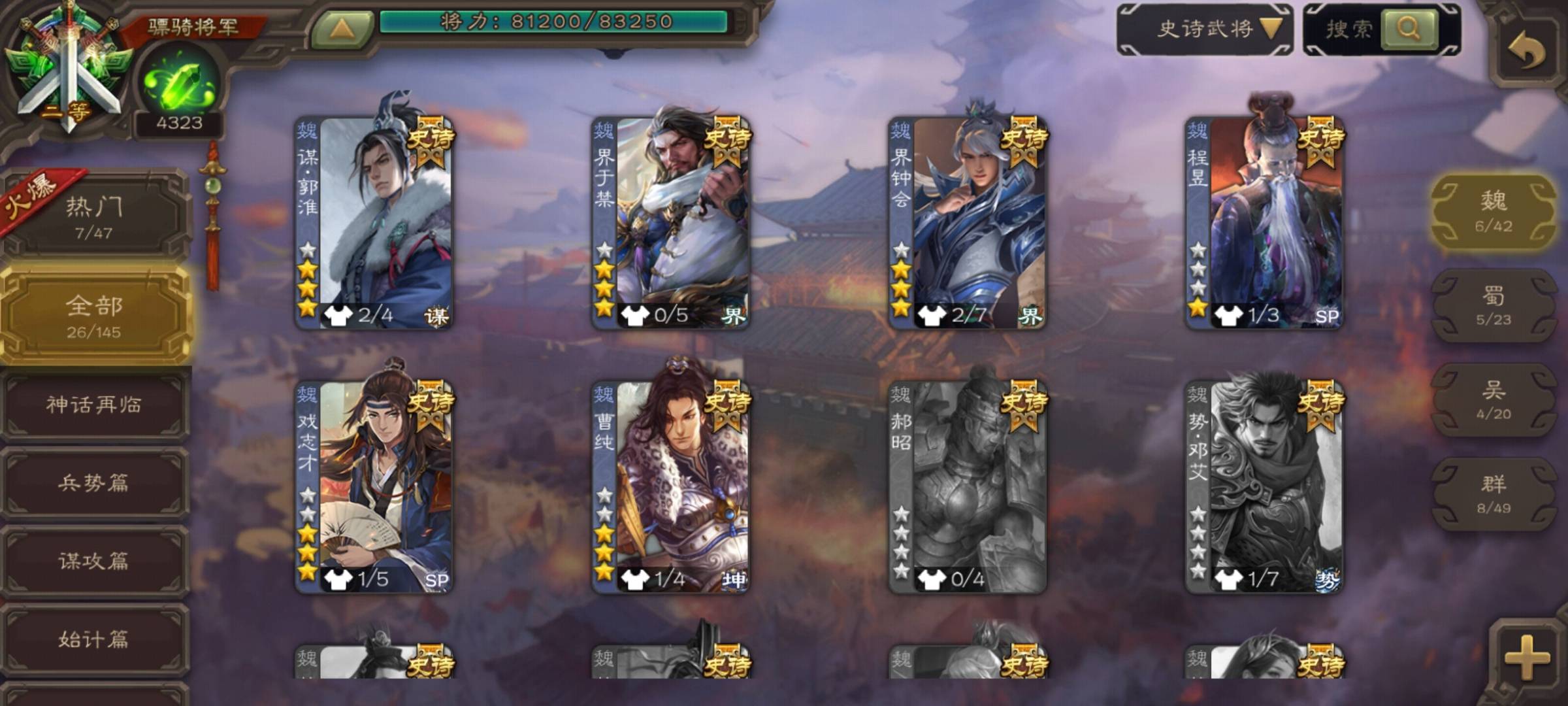Select the 戏志才 general card
Image resolution: width=1568 pixels, height=706 pixels.
click(x=374, y=487)
